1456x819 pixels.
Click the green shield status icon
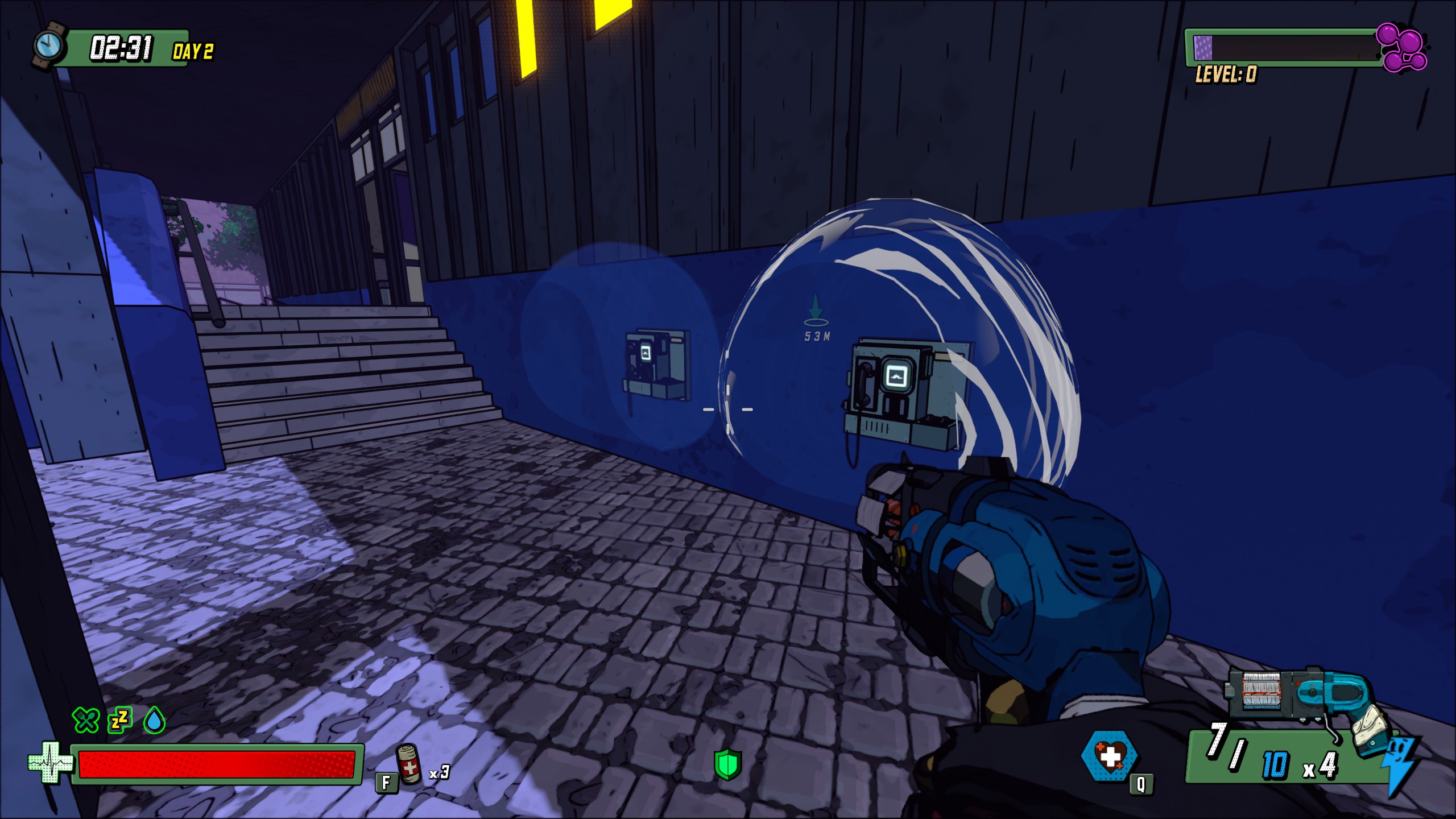[728, 764]
